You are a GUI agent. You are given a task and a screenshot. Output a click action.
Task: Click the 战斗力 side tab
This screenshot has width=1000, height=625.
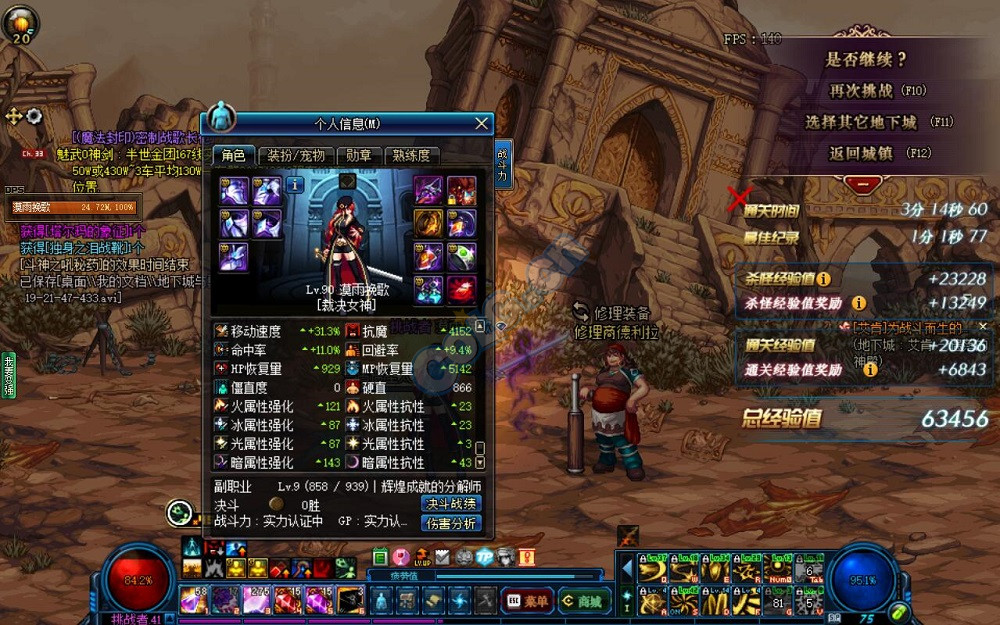click(x=502, y=166)
